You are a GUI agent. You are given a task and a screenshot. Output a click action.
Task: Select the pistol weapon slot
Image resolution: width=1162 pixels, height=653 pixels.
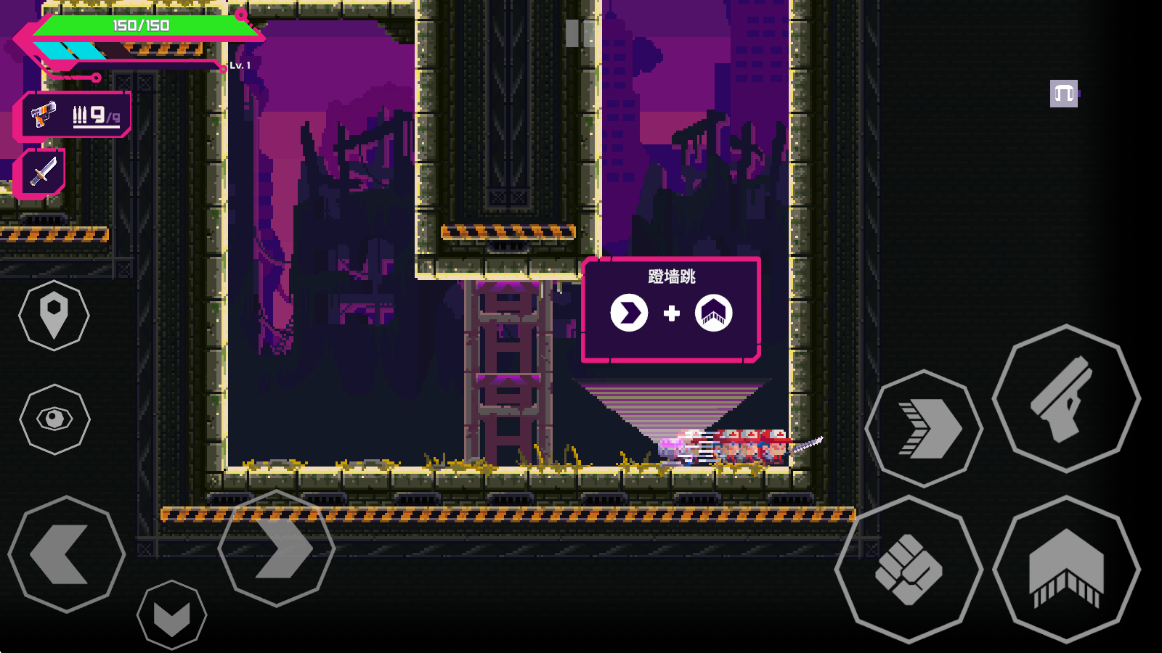click(74, 115)
